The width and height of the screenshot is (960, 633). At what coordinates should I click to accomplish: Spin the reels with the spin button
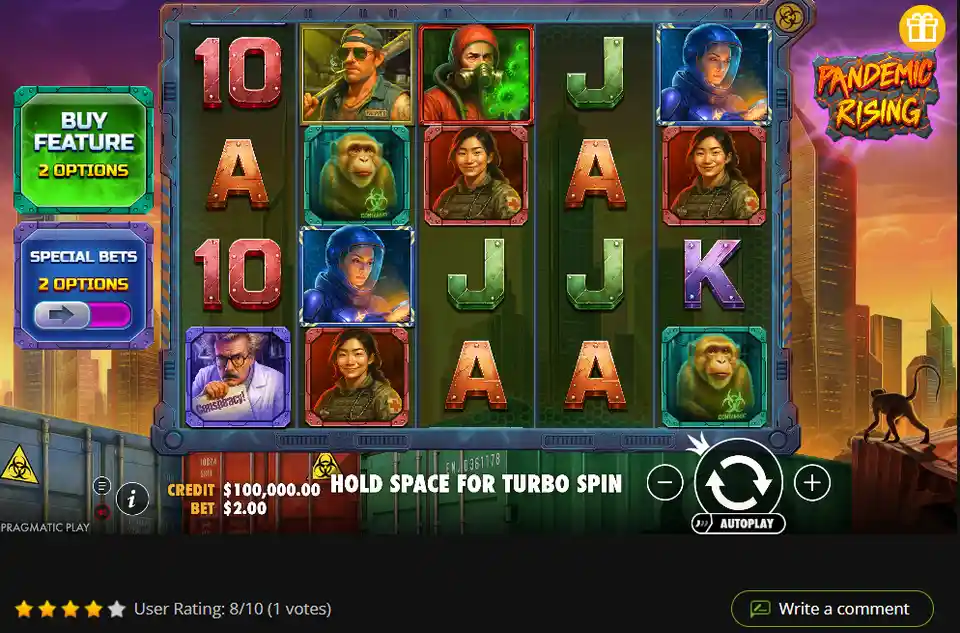738,482
